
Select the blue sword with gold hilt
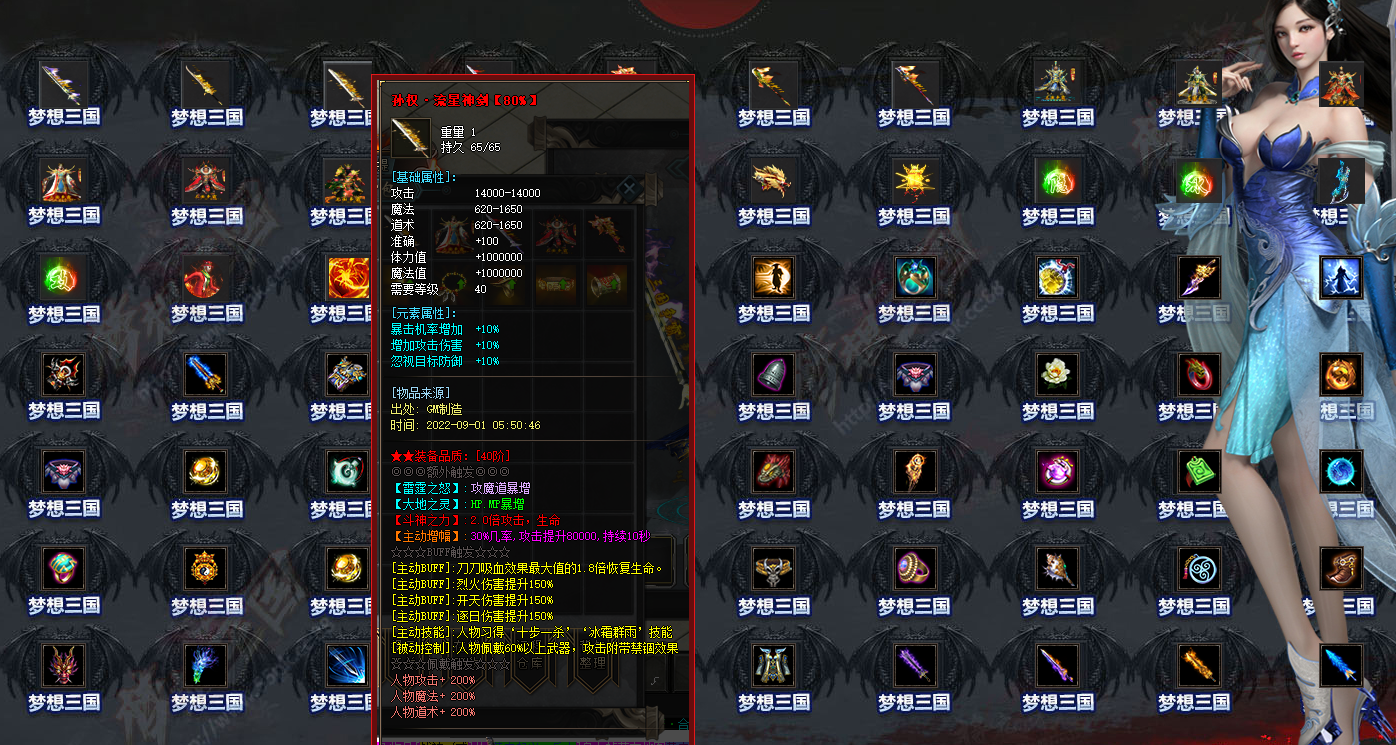(x=207, y=375)
